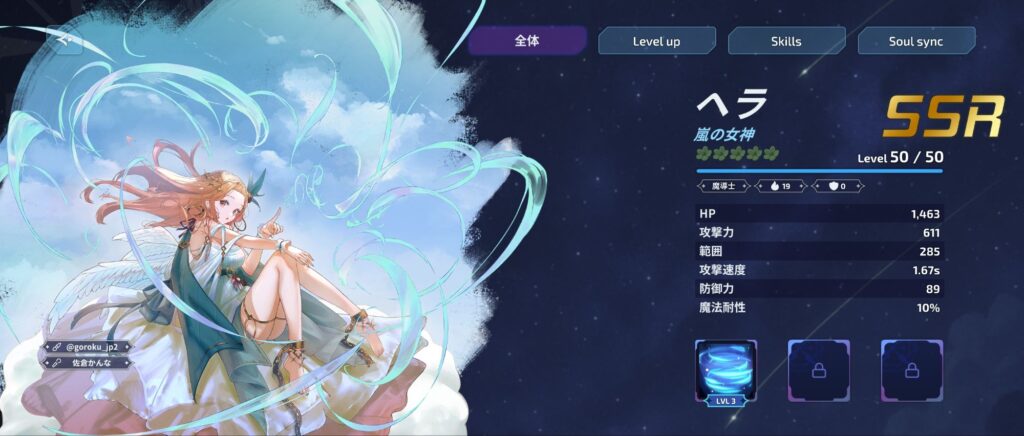Open the 佐倉かんな voice credit link
This screenshot has width=1024, height=436.
pos(87,362)
